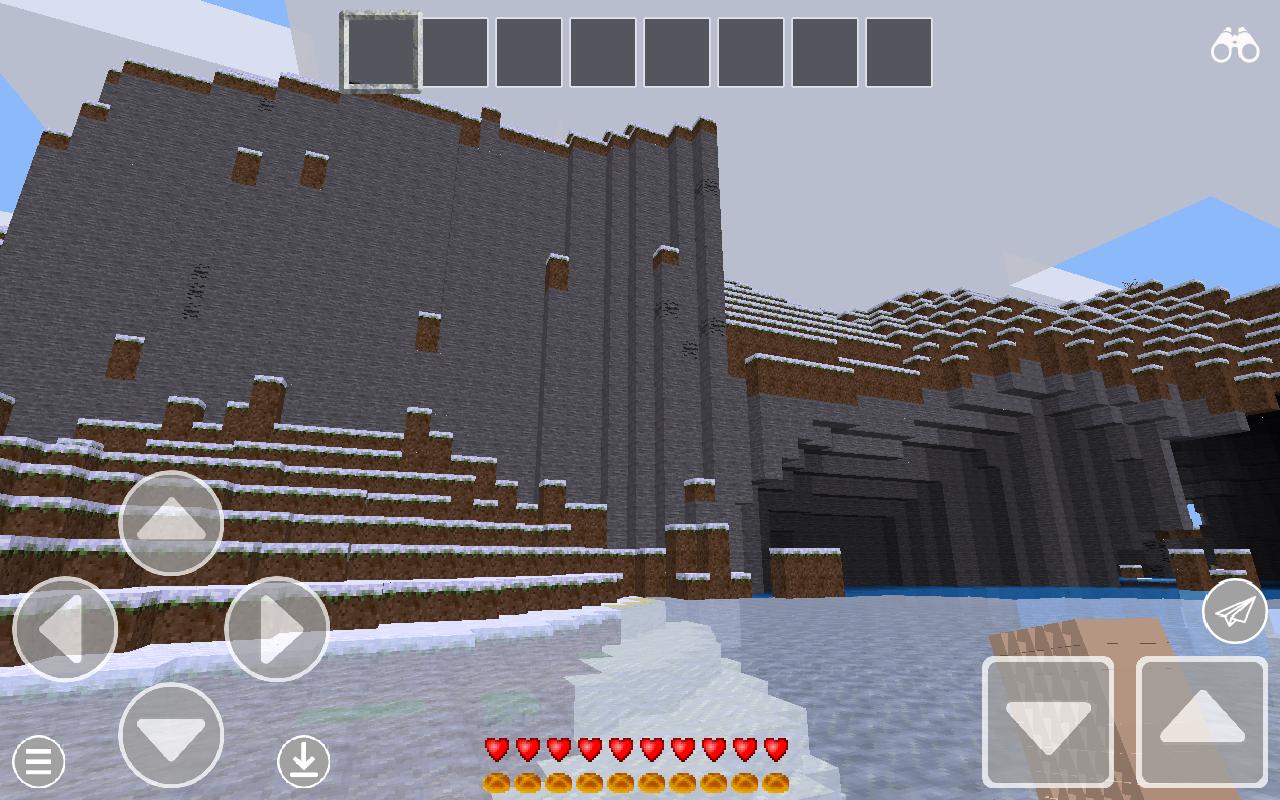
Task: Select the third hotbar slot
Action: tap(527, 53)
